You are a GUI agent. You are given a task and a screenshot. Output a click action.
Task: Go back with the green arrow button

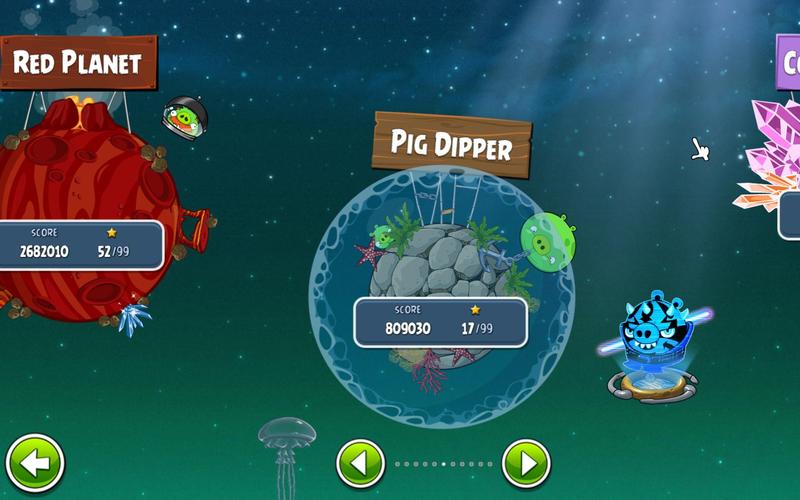[35, 464]
